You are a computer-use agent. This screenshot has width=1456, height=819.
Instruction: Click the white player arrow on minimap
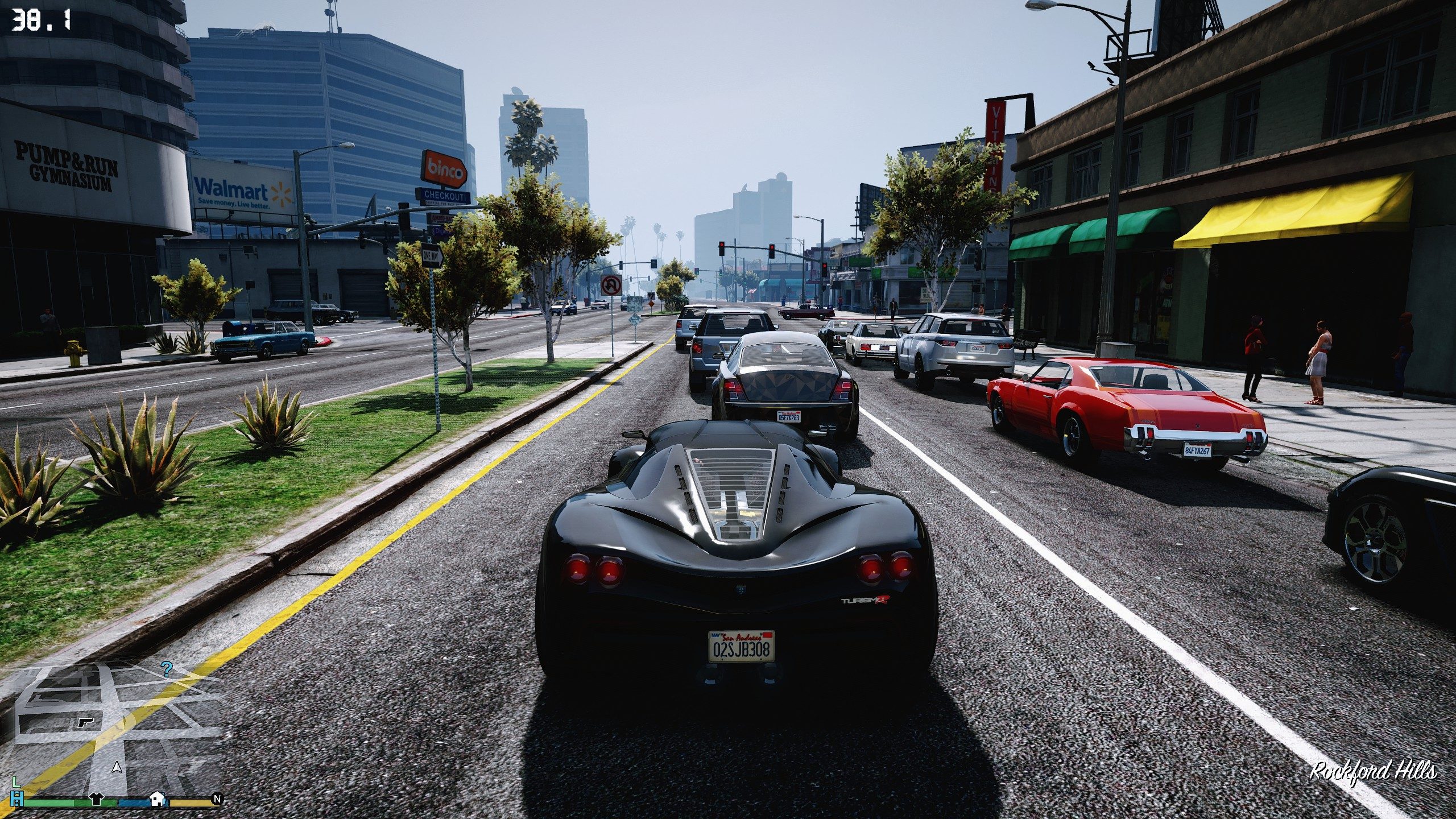click(x=117, y=768)
